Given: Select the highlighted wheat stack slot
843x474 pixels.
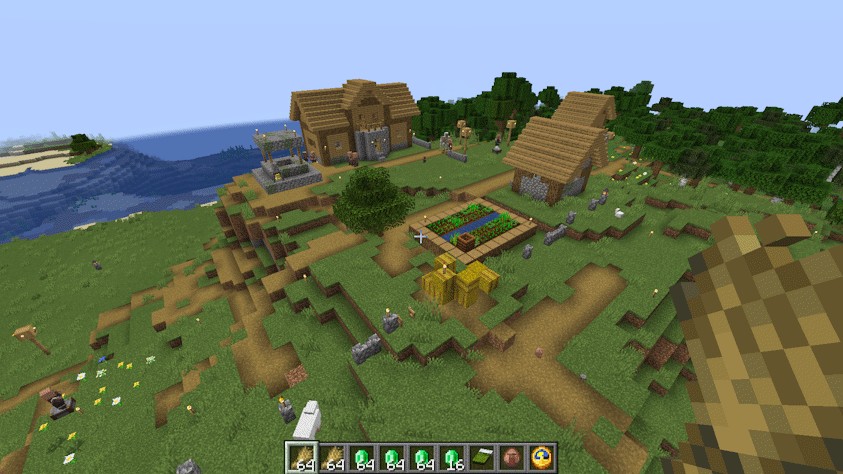Looking at the screenshot, I should (x=301, y=458).
